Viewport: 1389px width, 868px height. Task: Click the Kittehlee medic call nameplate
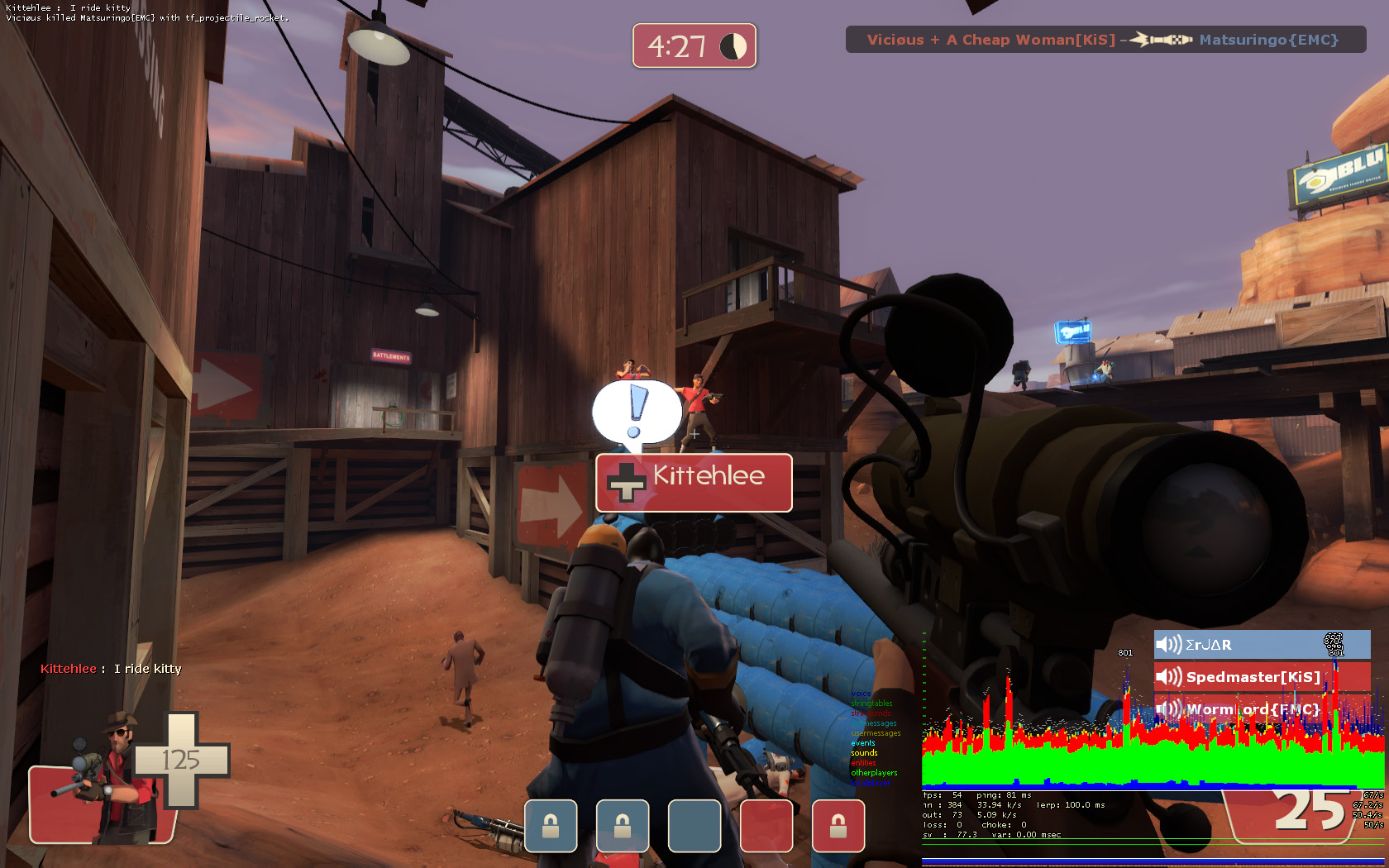[x=694, y=482]
